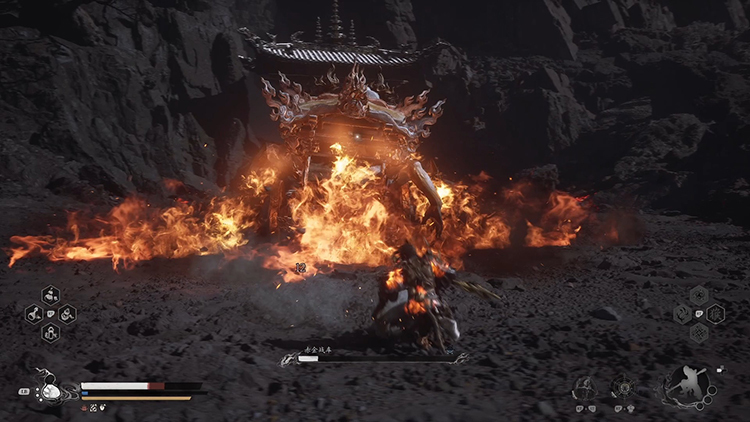The width and height of the screenshot is (750, 422).
Task: Cast the swirling spell in the left hexagon of the right cluster
Action: pos(683,313)
